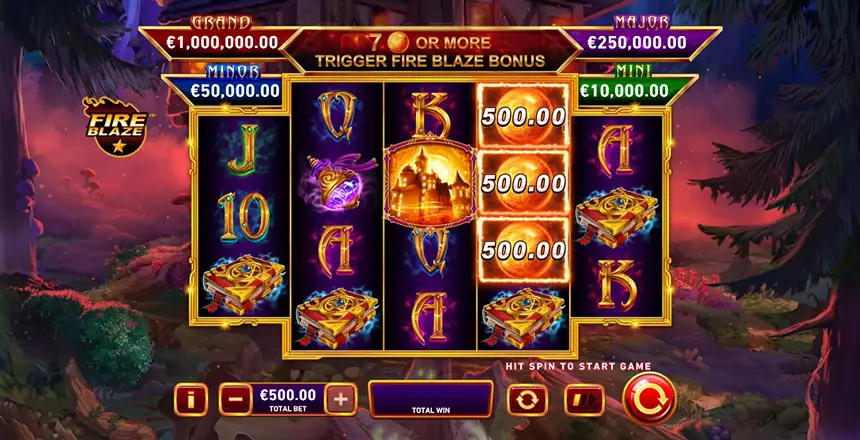This screenshot has width=860, height=440.
Task: Increase total bet with the plus button
Action: (x=341, y=400)
